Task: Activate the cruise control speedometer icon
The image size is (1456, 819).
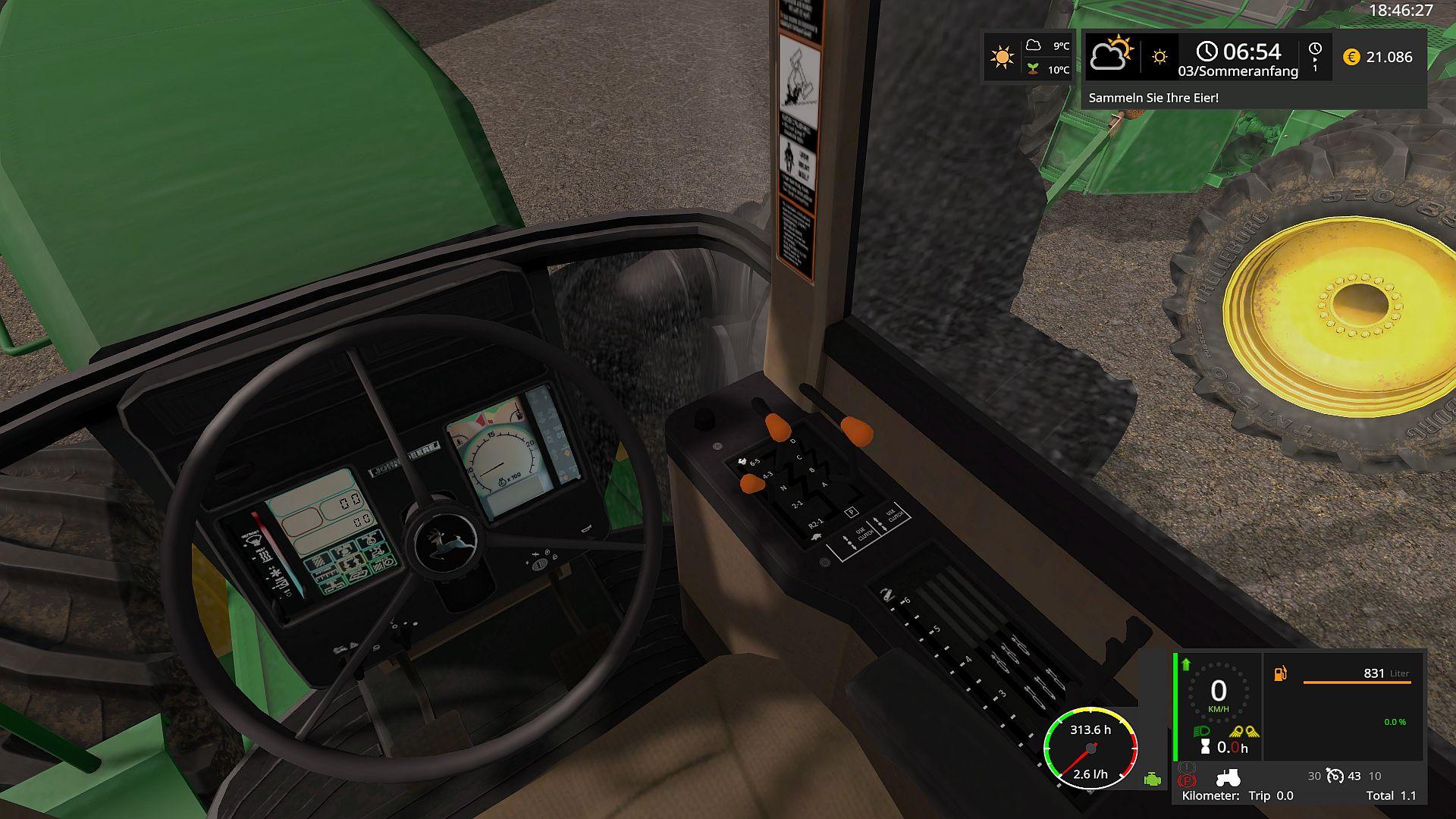Action: pos(1335,776)
